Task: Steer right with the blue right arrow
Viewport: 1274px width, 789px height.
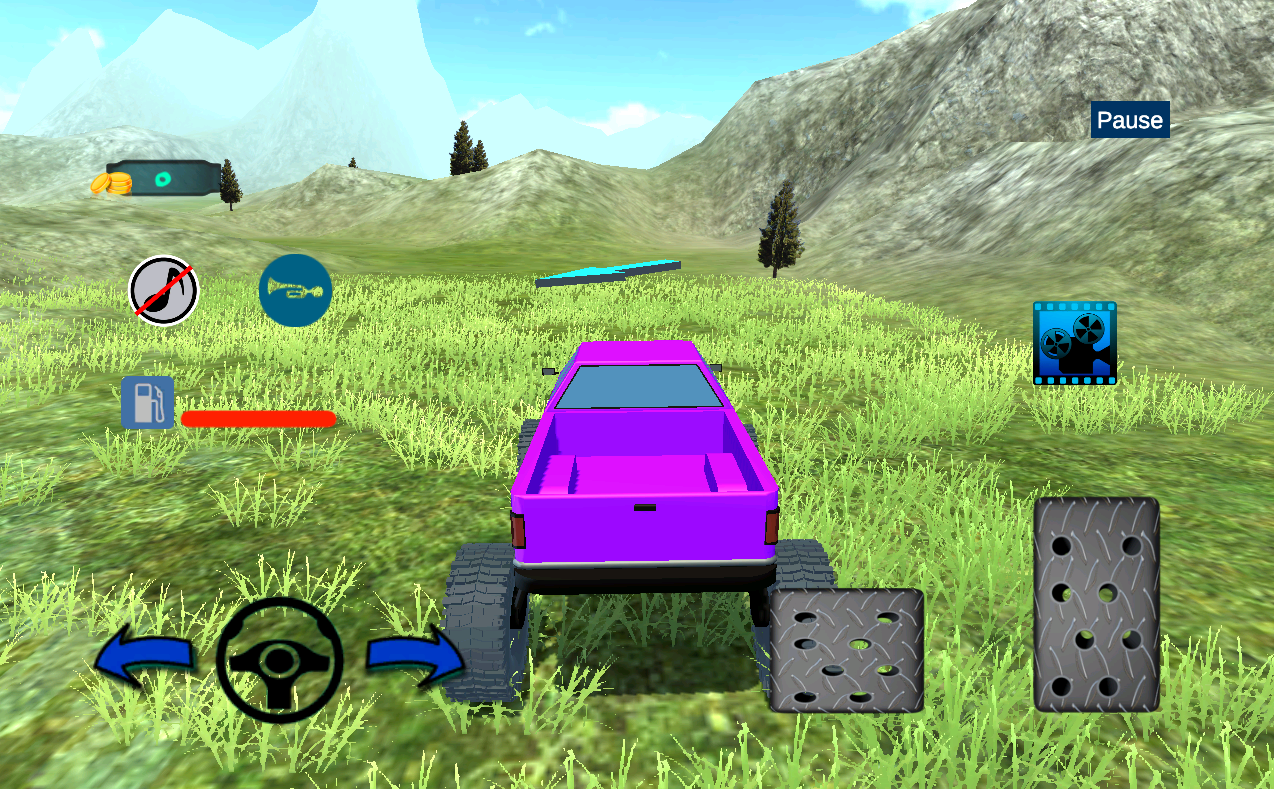Action: click(415, 656)
